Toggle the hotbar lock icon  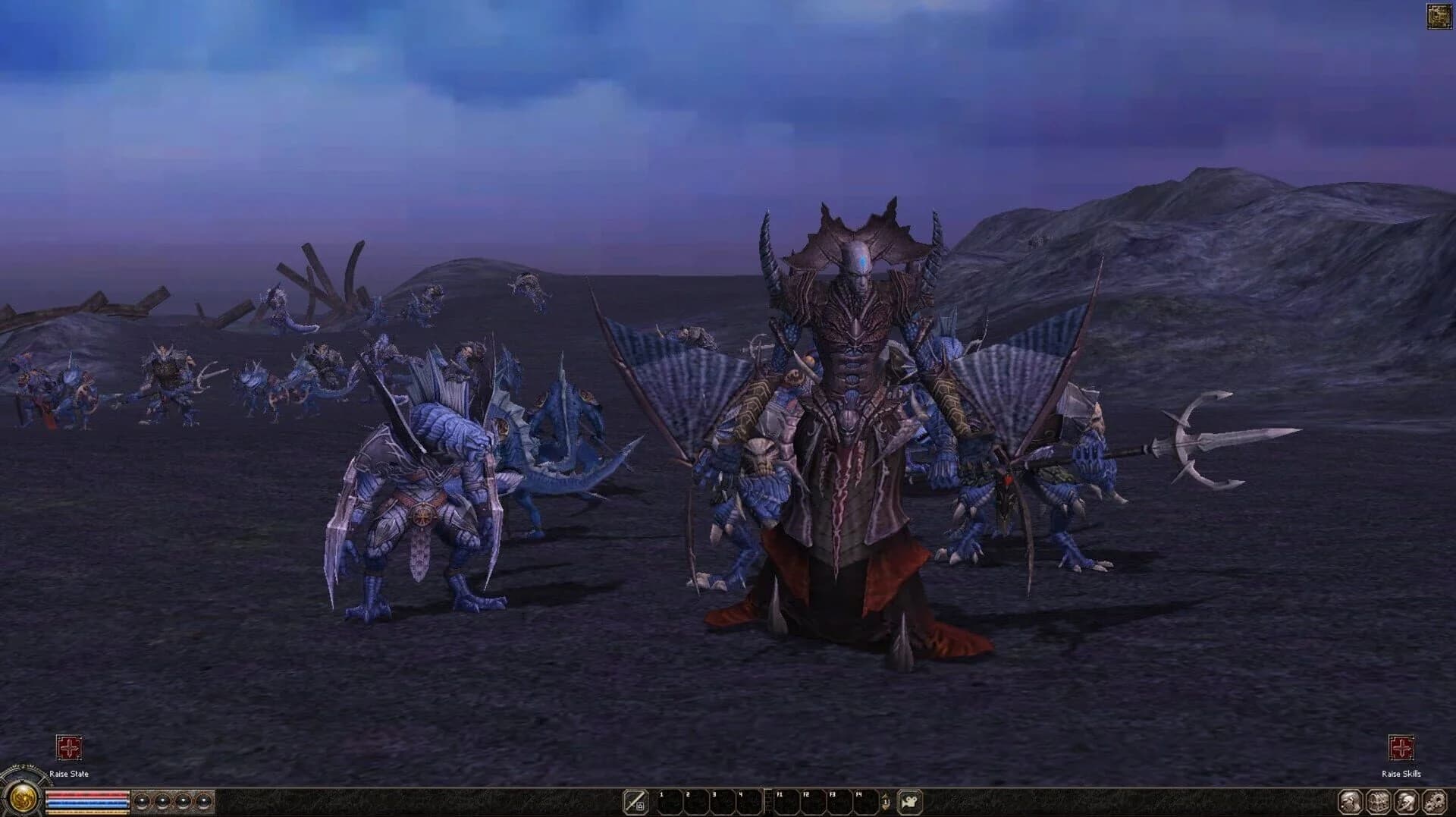point(640,806)
